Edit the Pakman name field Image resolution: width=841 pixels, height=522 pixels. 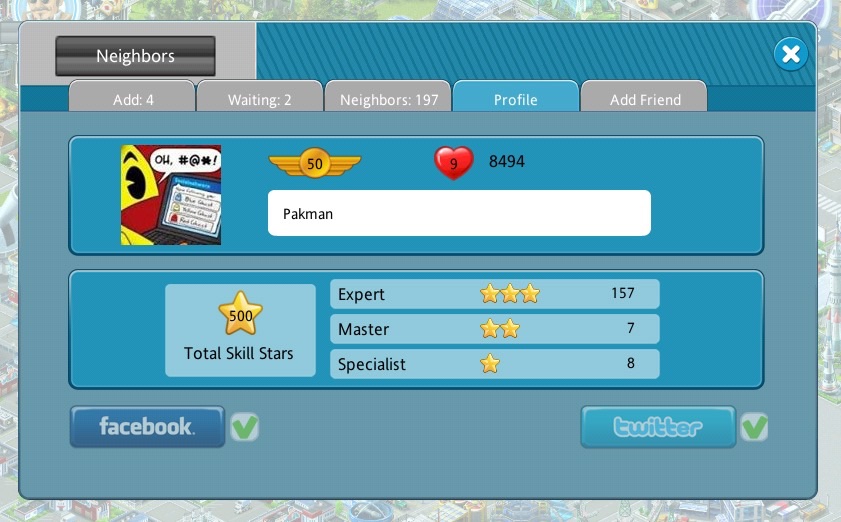point(459,213)
